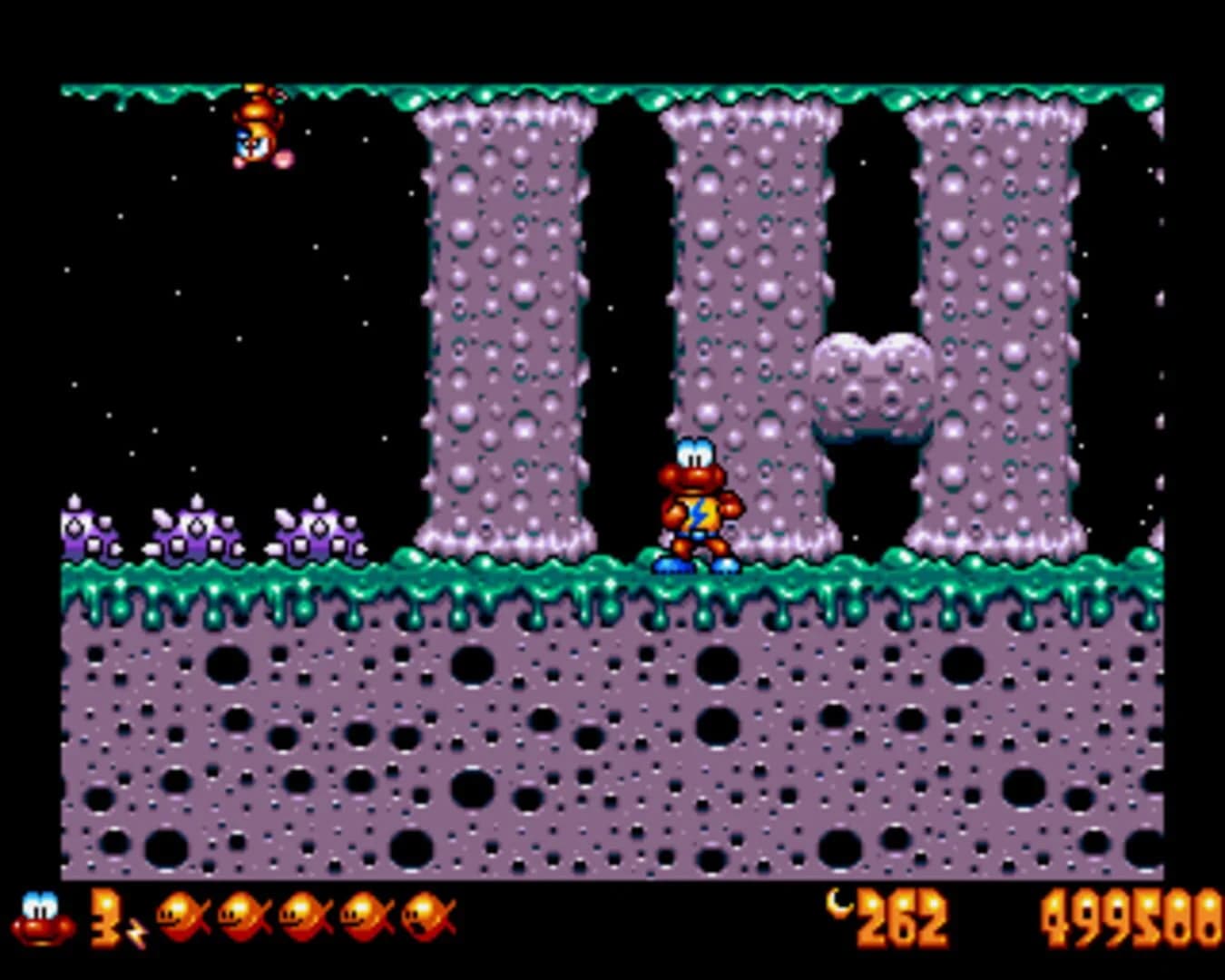Screen dimensions: 1225x980
Task: Click the leftmost spiky purple enemy
Action: (x=86, y=531)
